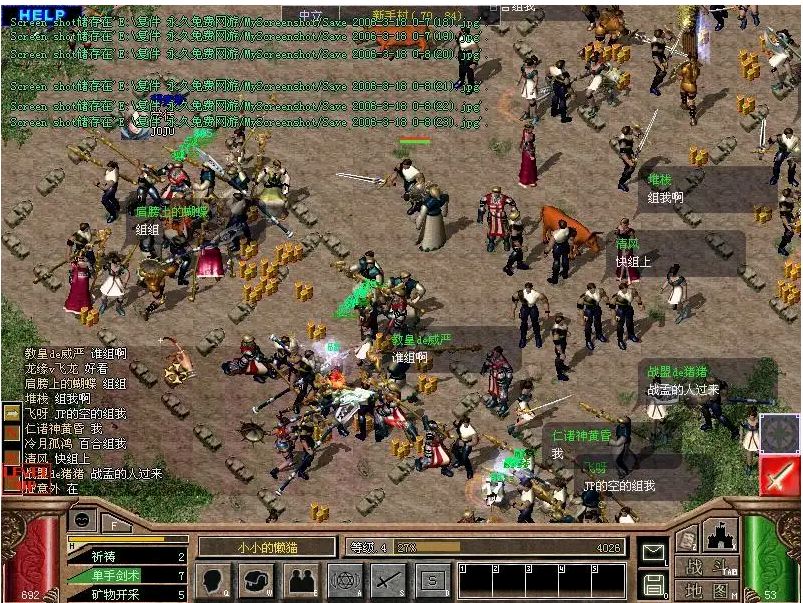Open the smiley face emote button
Image resolution: width=803 pixels, height=603 pixels.
pyautogui.click(x=82, y=521)
